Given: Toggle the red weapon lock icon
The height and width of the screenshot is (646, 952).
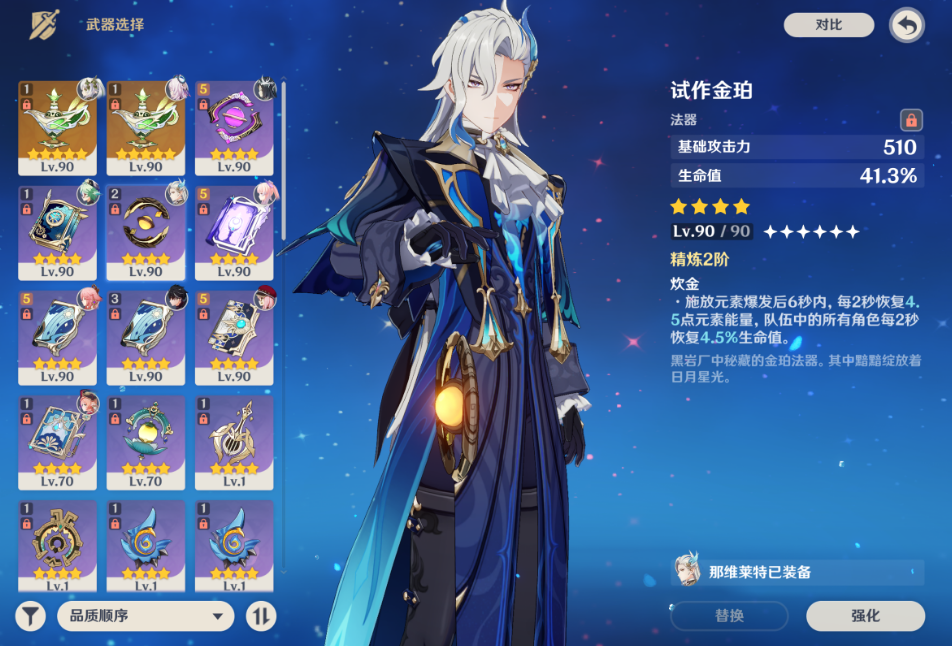Looking at the screenshot, I should coord(910,120).
